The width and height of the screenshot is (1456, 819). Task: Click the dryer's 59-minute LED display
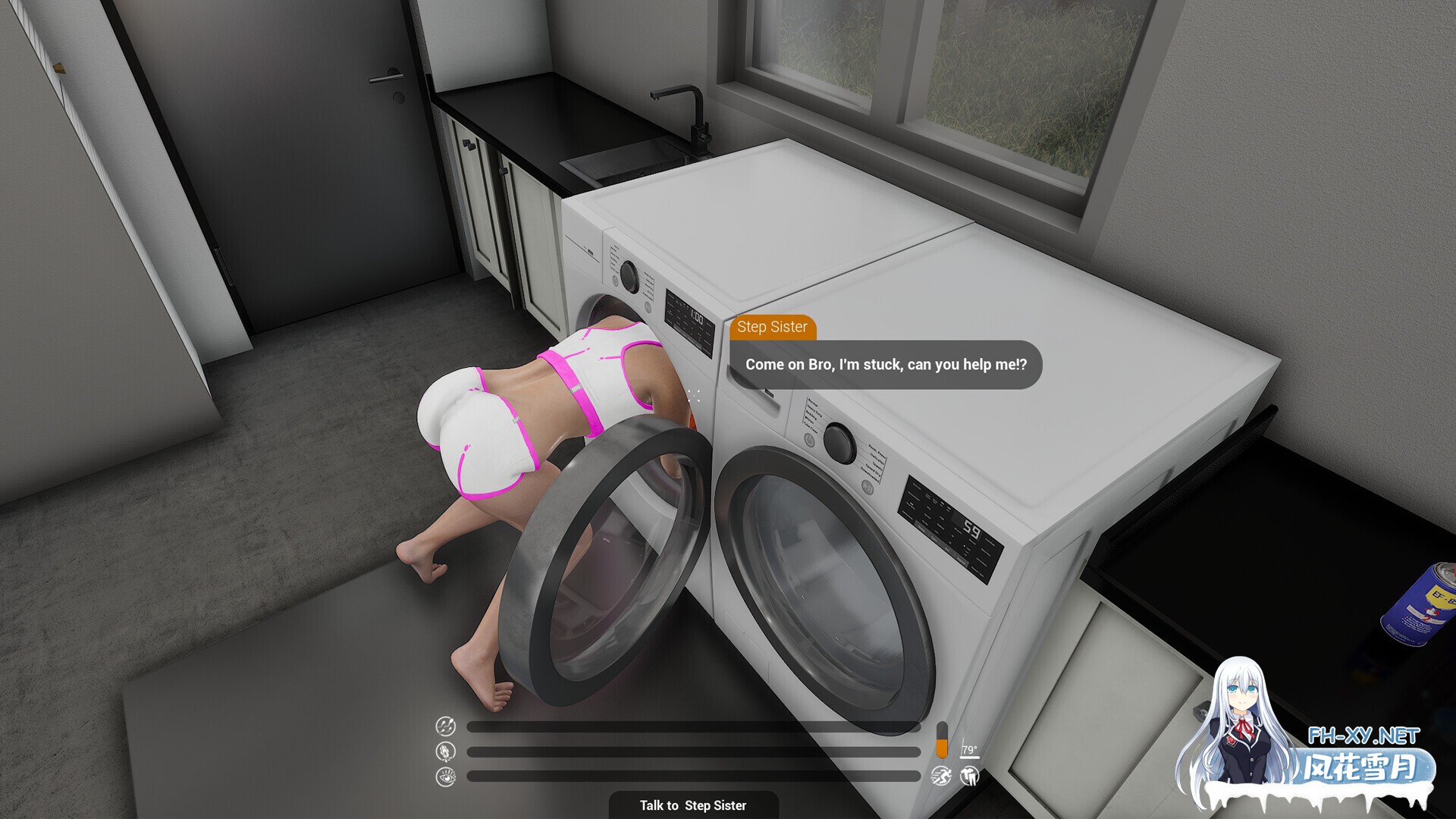(x=971, y=529)
